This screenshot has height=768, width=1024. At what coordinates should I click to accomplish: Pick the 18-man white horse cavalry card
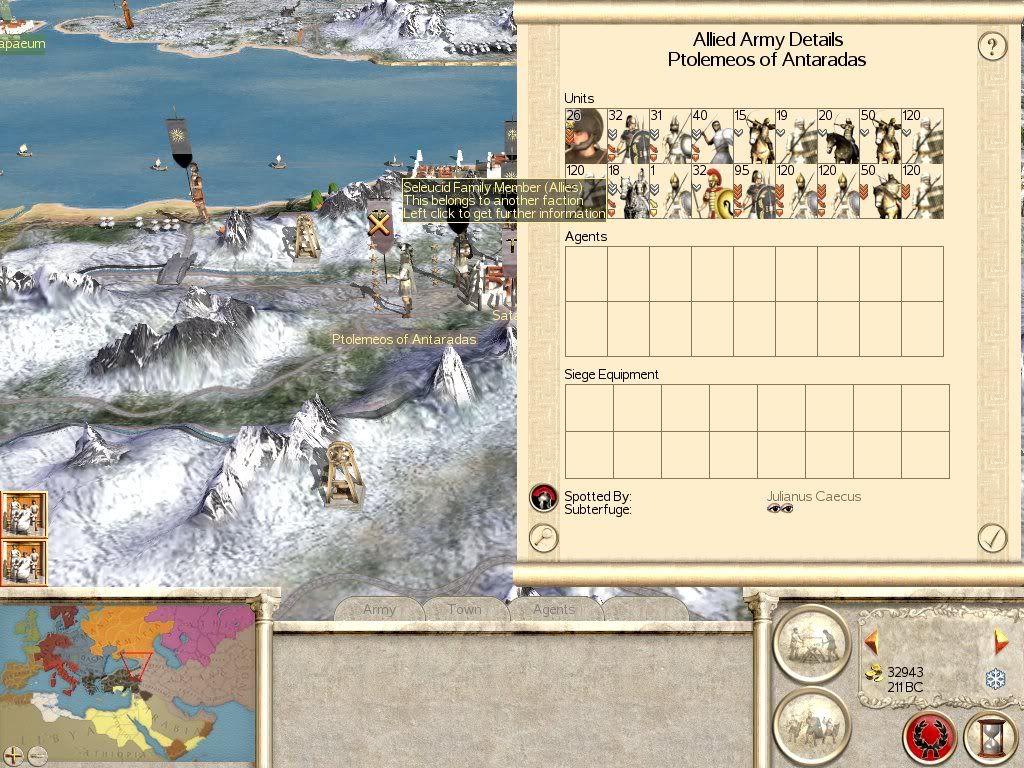tap(627, 192)
